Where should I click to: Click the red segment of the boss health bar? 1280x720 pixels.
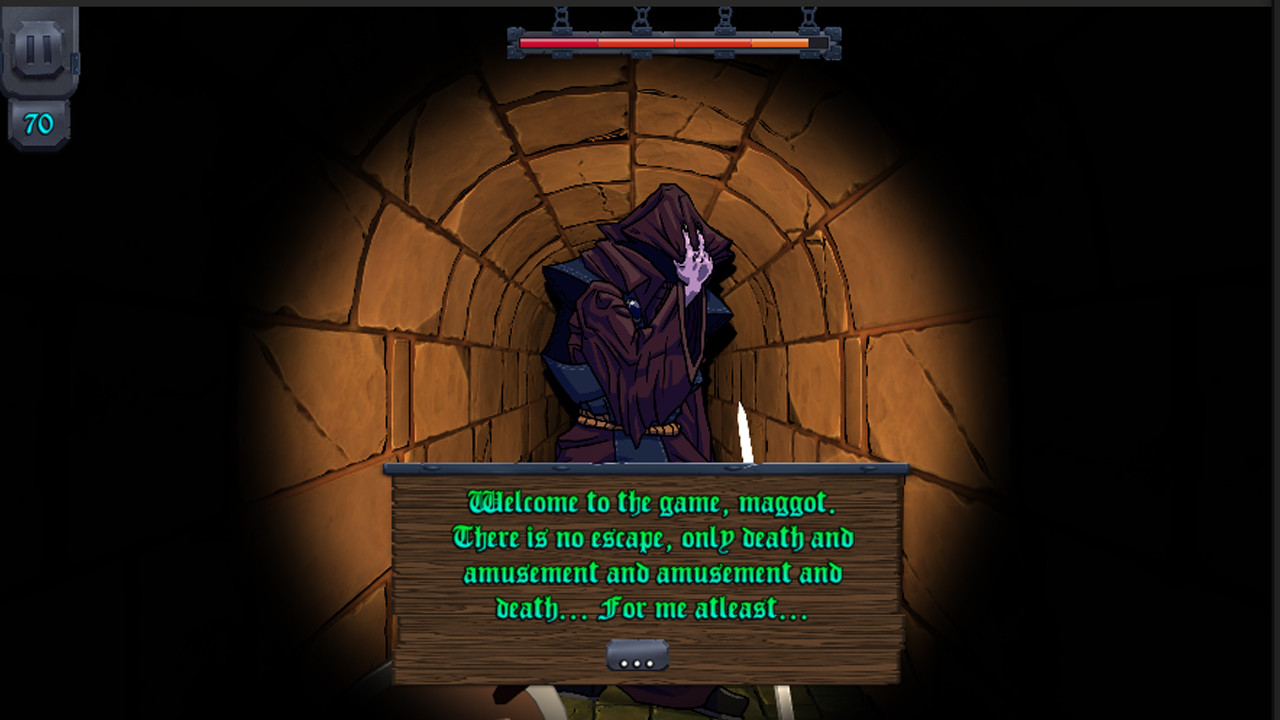[x=560, y=43]
